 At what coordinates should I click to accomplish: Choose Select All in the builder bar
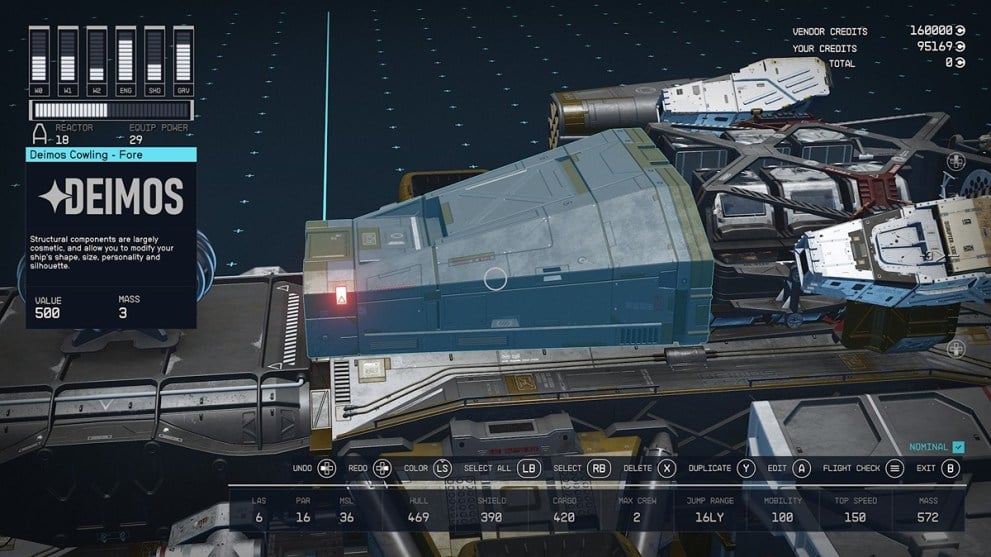click(x=529, y=468)
